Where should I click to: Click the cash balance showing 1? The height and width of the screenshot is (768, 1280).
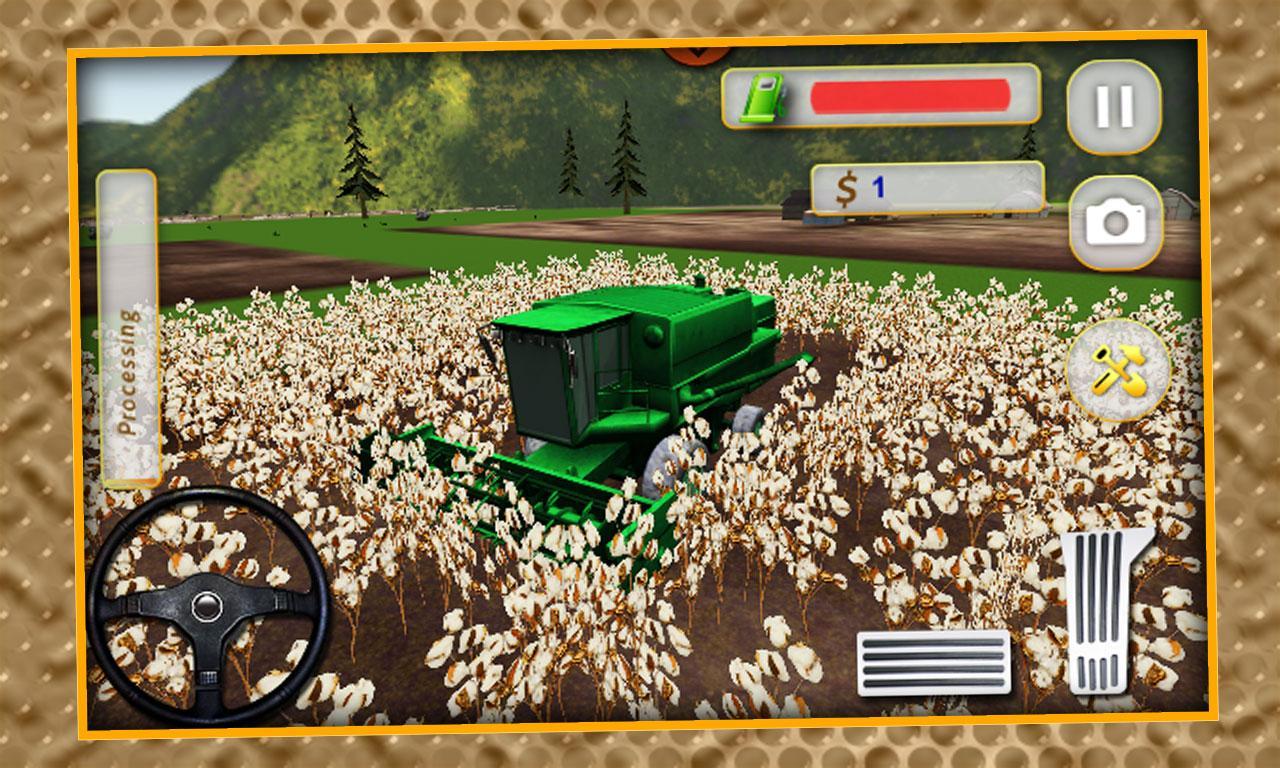[878, 186]
